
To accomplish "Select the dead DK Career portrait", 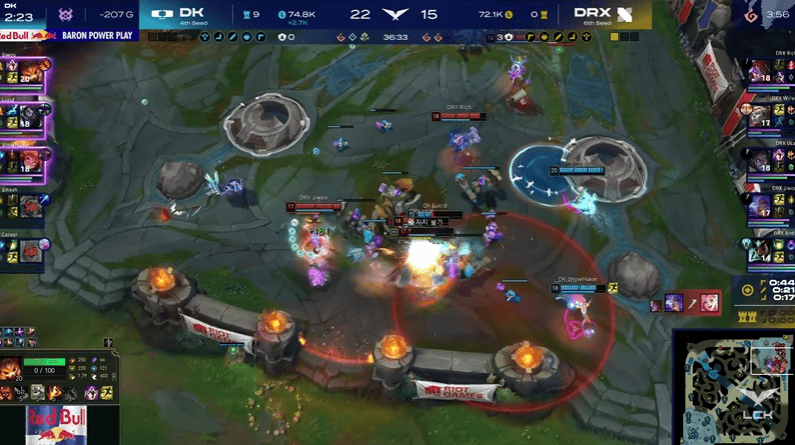I will tap(31, 249).
